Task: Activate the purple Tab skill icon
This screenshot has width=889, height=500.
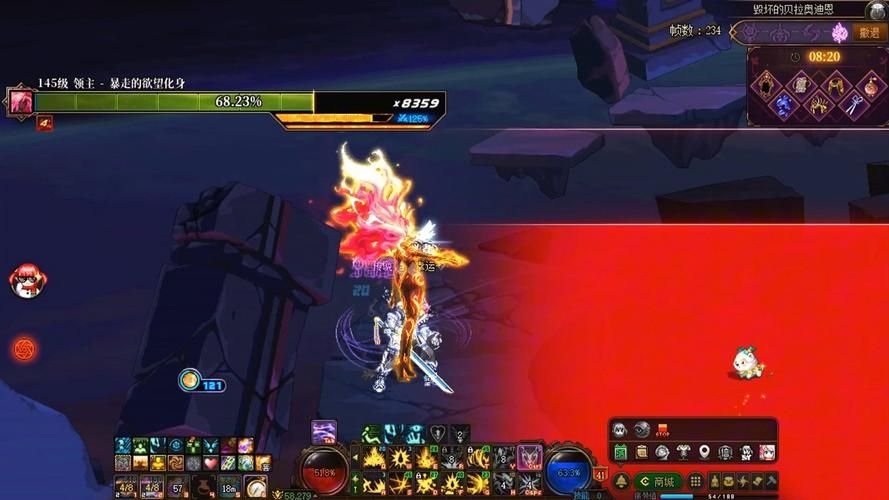Action: [x=323, y=432]
